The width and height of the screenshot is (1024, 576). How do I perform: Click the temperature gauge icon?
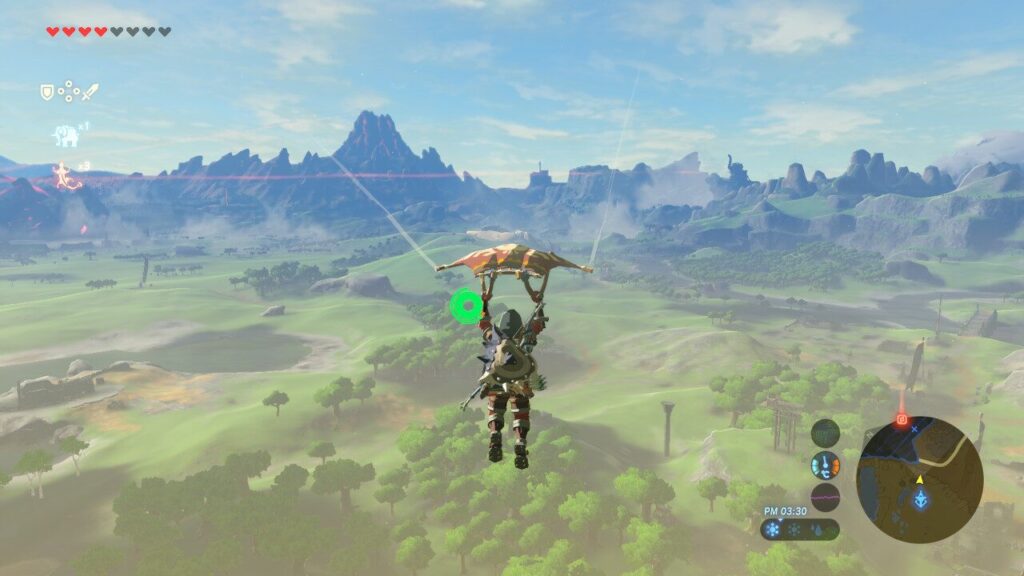tap(825, 464)
